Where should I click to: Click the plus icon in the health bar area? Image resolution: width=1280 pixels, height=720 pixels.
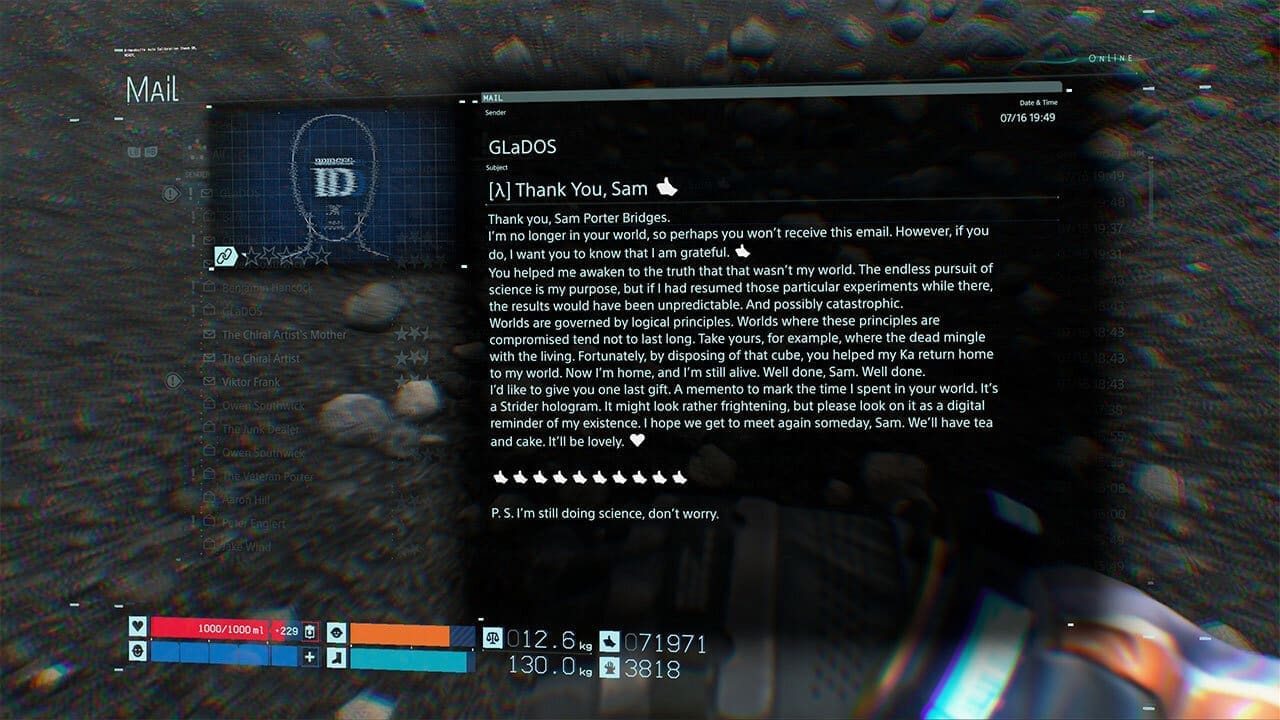[x=310, y=656]
